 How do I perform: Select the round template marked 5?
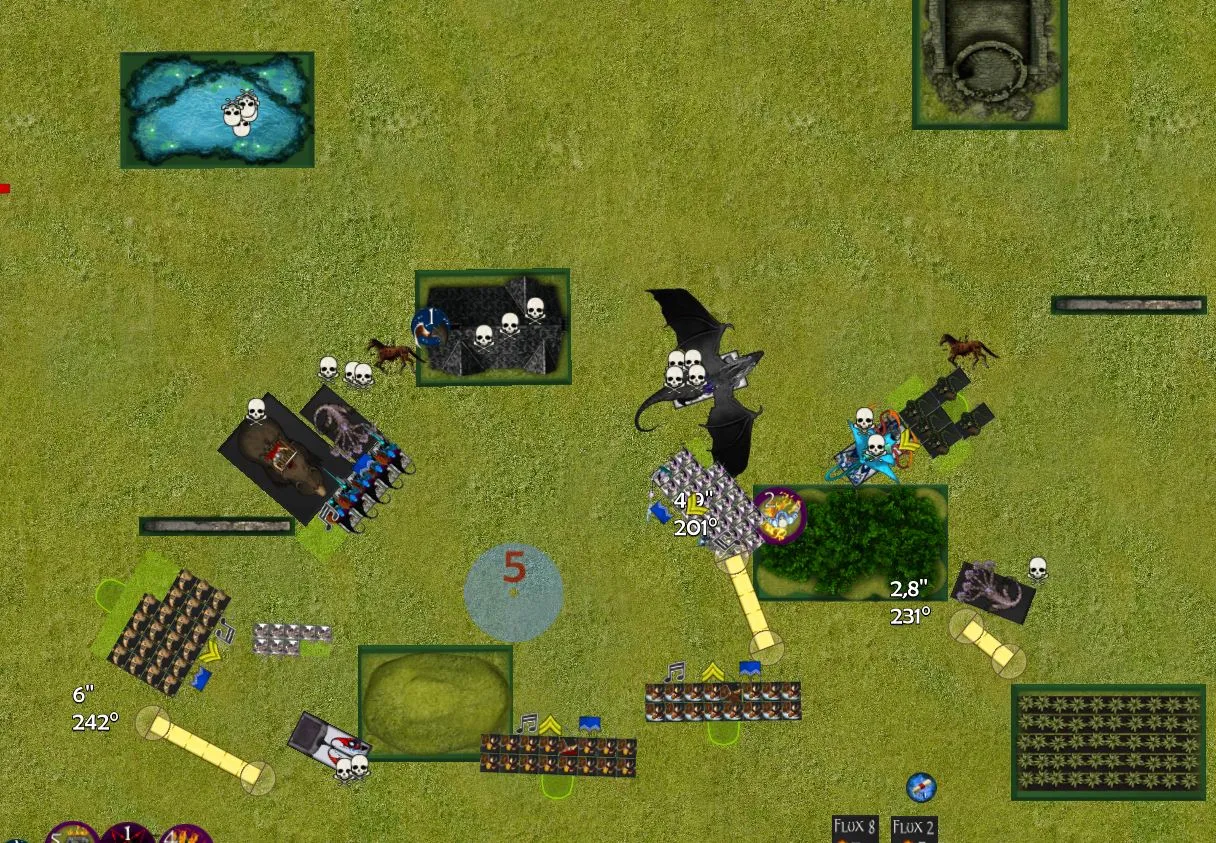(x=513, y=592)
